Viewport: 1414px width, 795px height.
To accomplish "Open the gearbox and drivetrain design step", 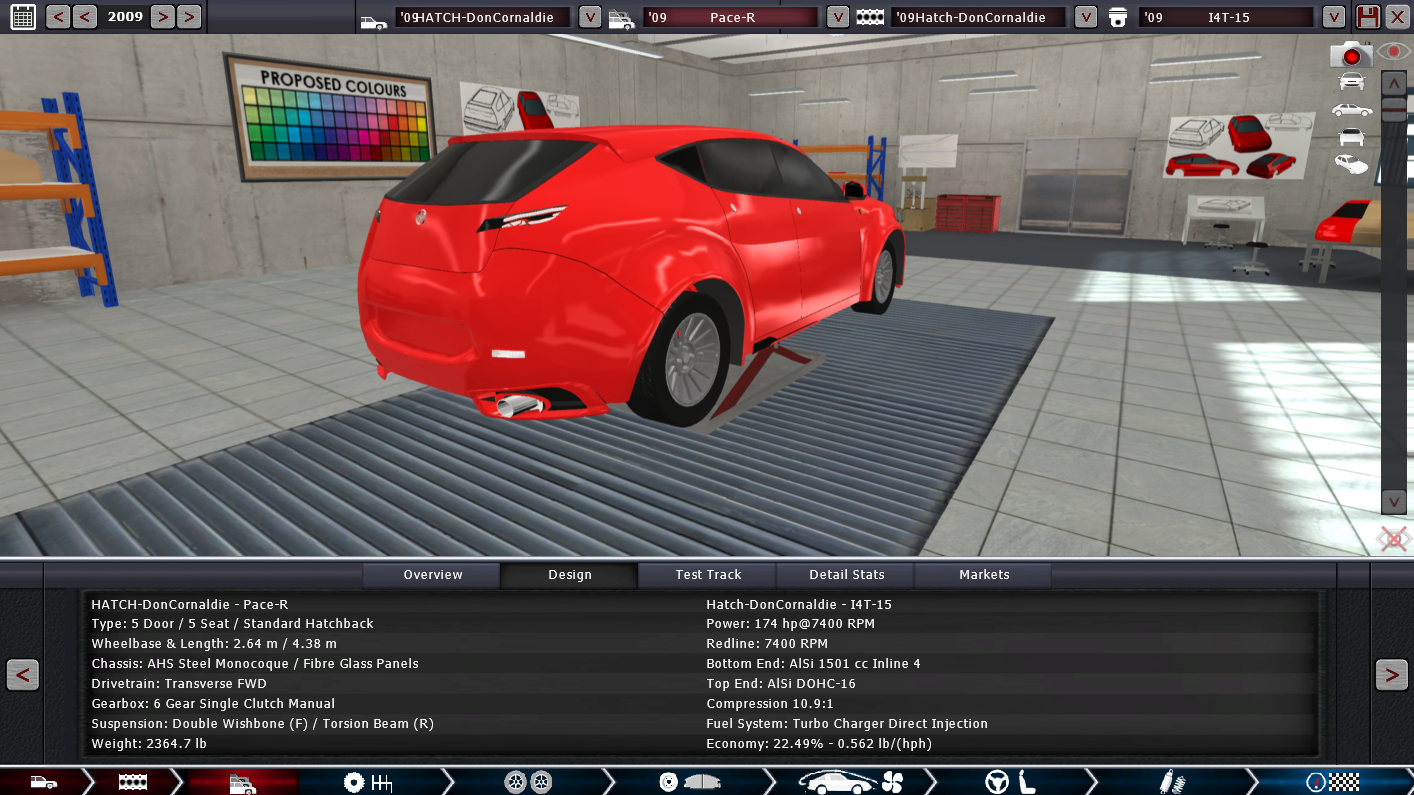I will point(367,782).
